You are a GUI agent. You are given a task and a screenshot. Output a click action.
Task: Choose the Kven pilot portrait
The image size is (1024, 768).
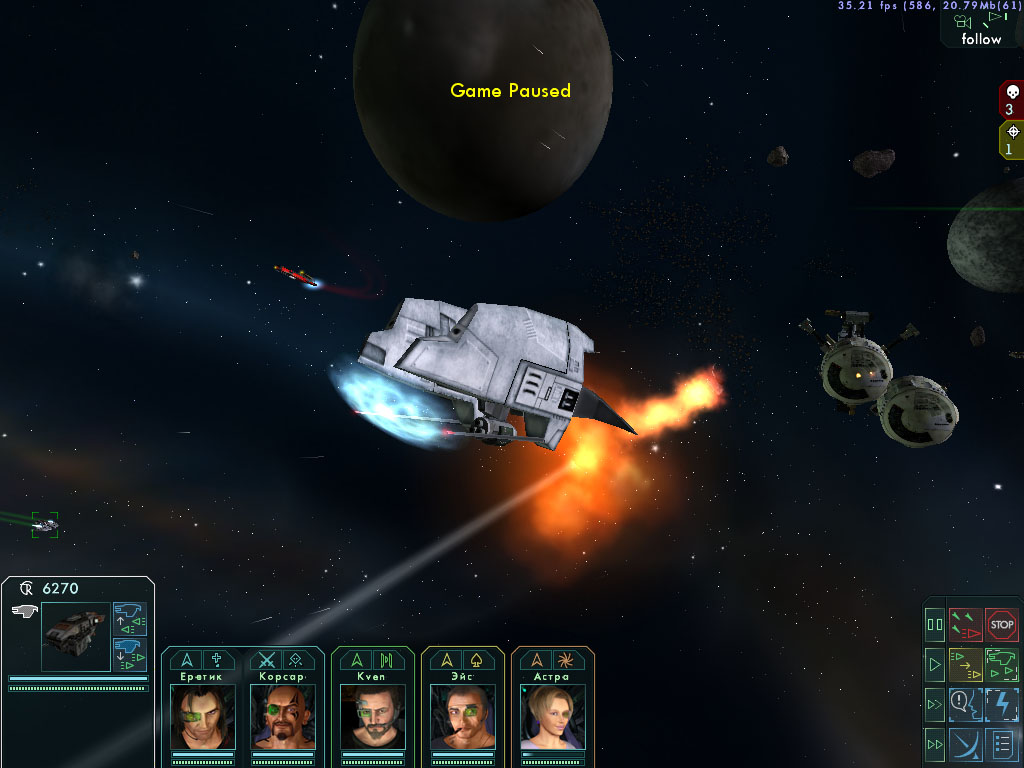point(372,716)
